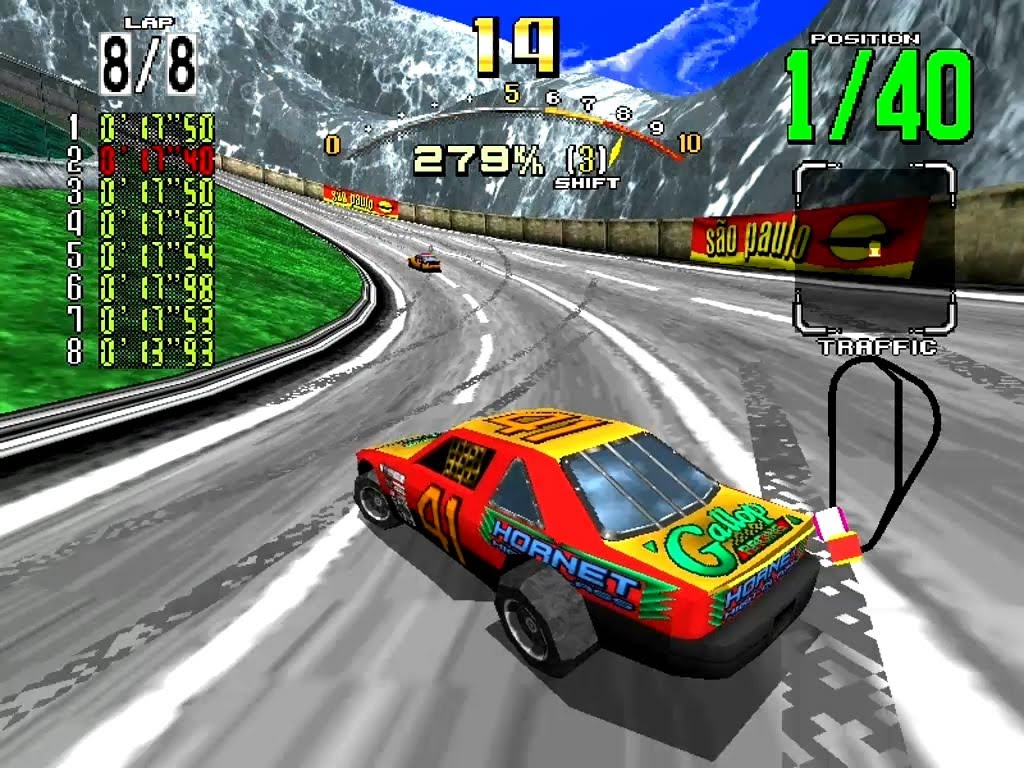1024x768 pixels.
Task: Select the Traffic rear-view monitor
Action: pyautogui.click(x=874, y=249)
